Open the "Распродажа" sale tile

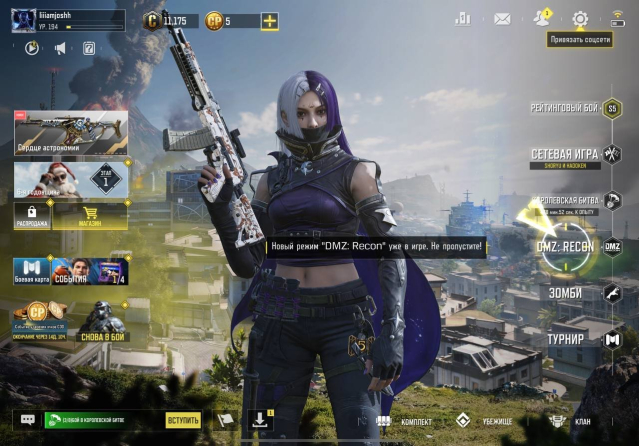click(x=32, y=214)
